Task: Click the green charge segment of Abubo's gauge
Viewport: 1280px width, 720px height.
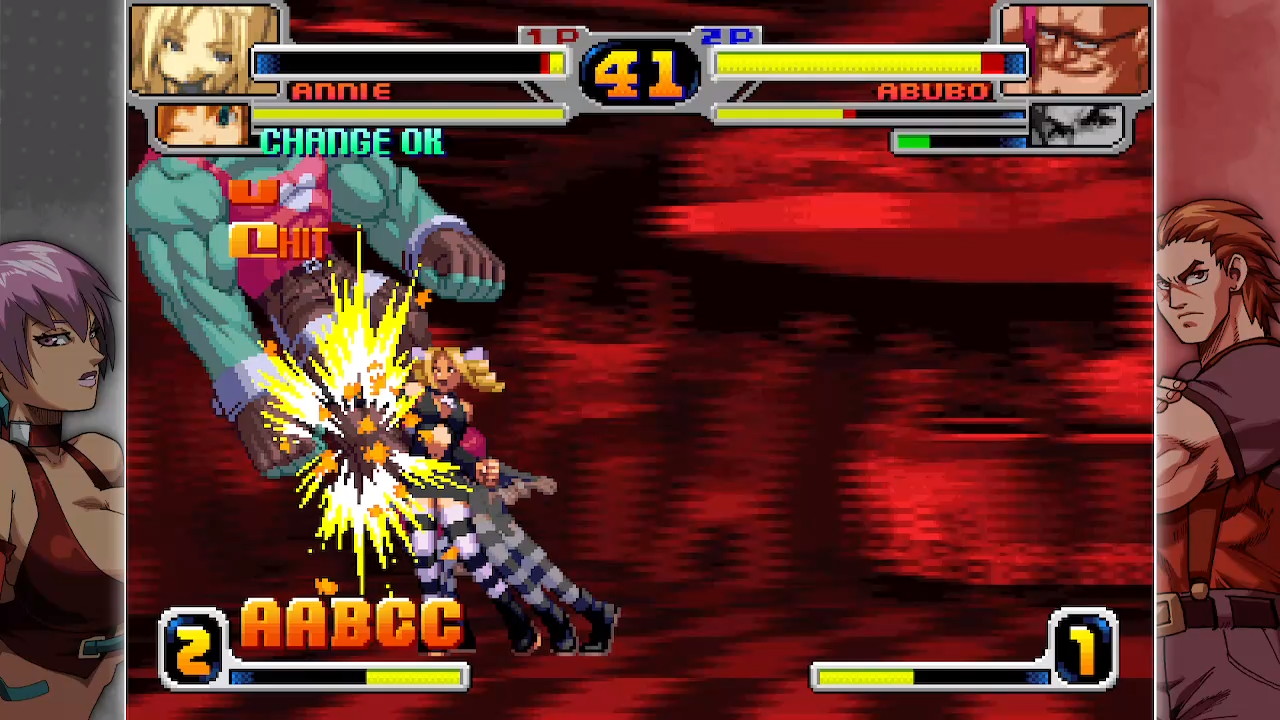Action: click(912, 141)
